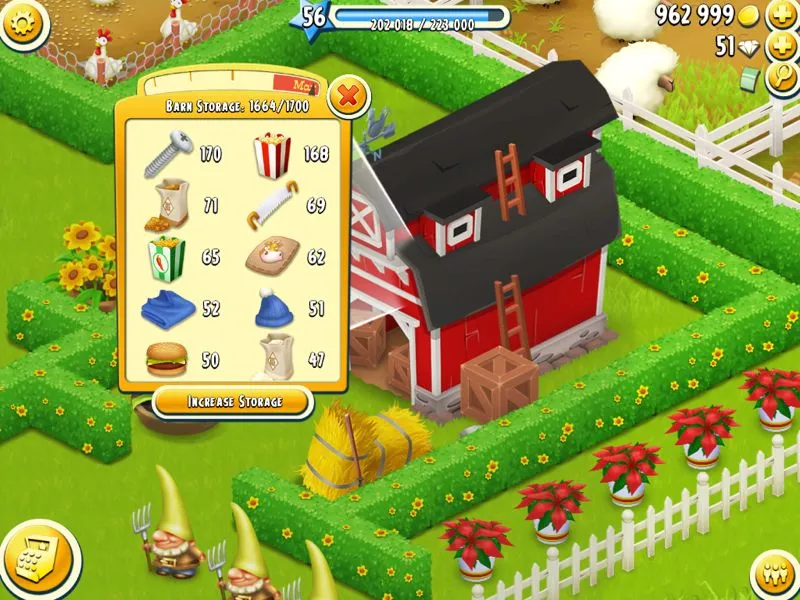Choose the cow feed sack

point(270,258)
